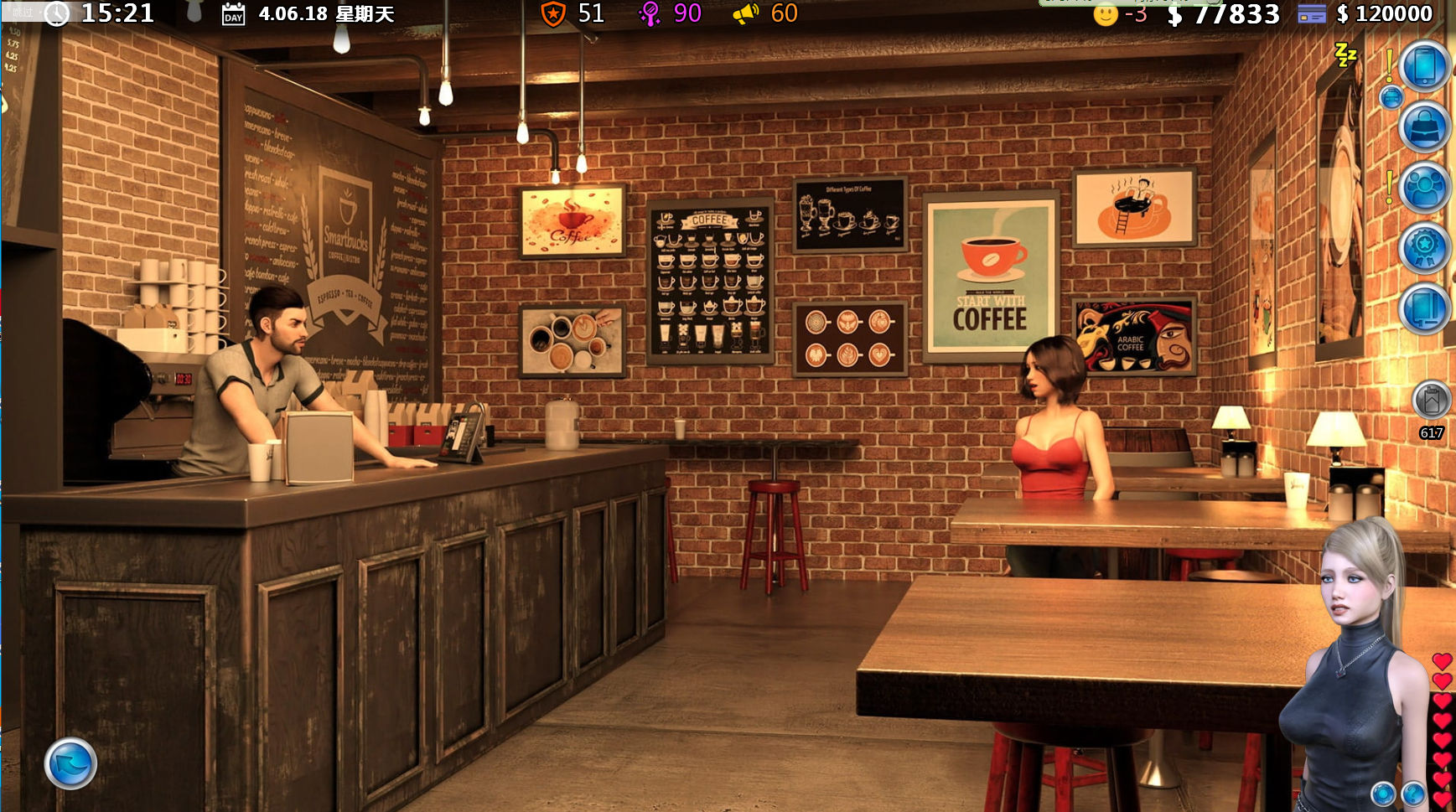Open the question mark help button
The width and height of the screenshot is (1456, 812).
(1412, 793)
